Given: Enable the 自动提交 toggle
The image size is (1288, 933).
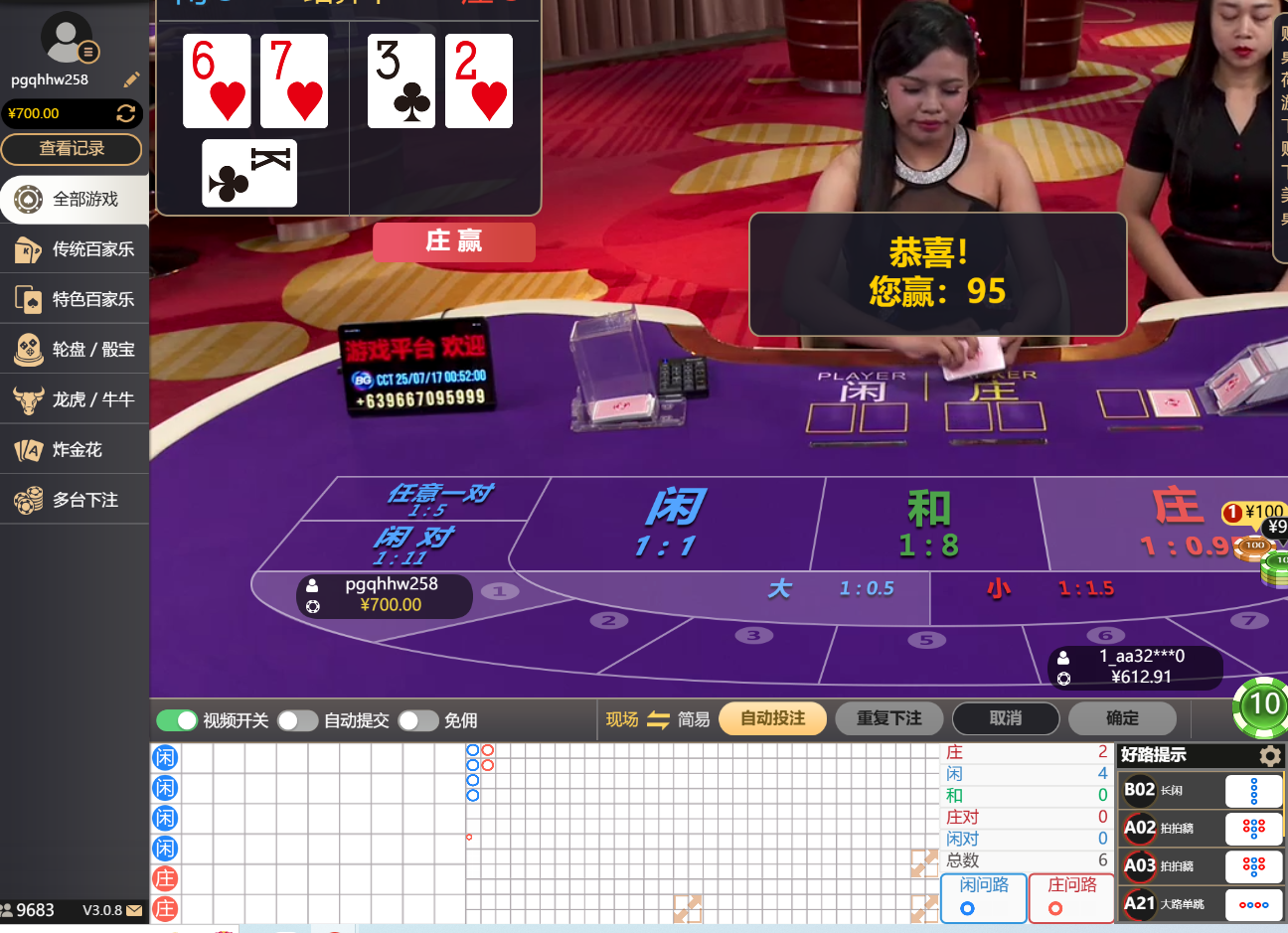Looking at the screenshot, I should pyautogui.click(x=297, y=719).
